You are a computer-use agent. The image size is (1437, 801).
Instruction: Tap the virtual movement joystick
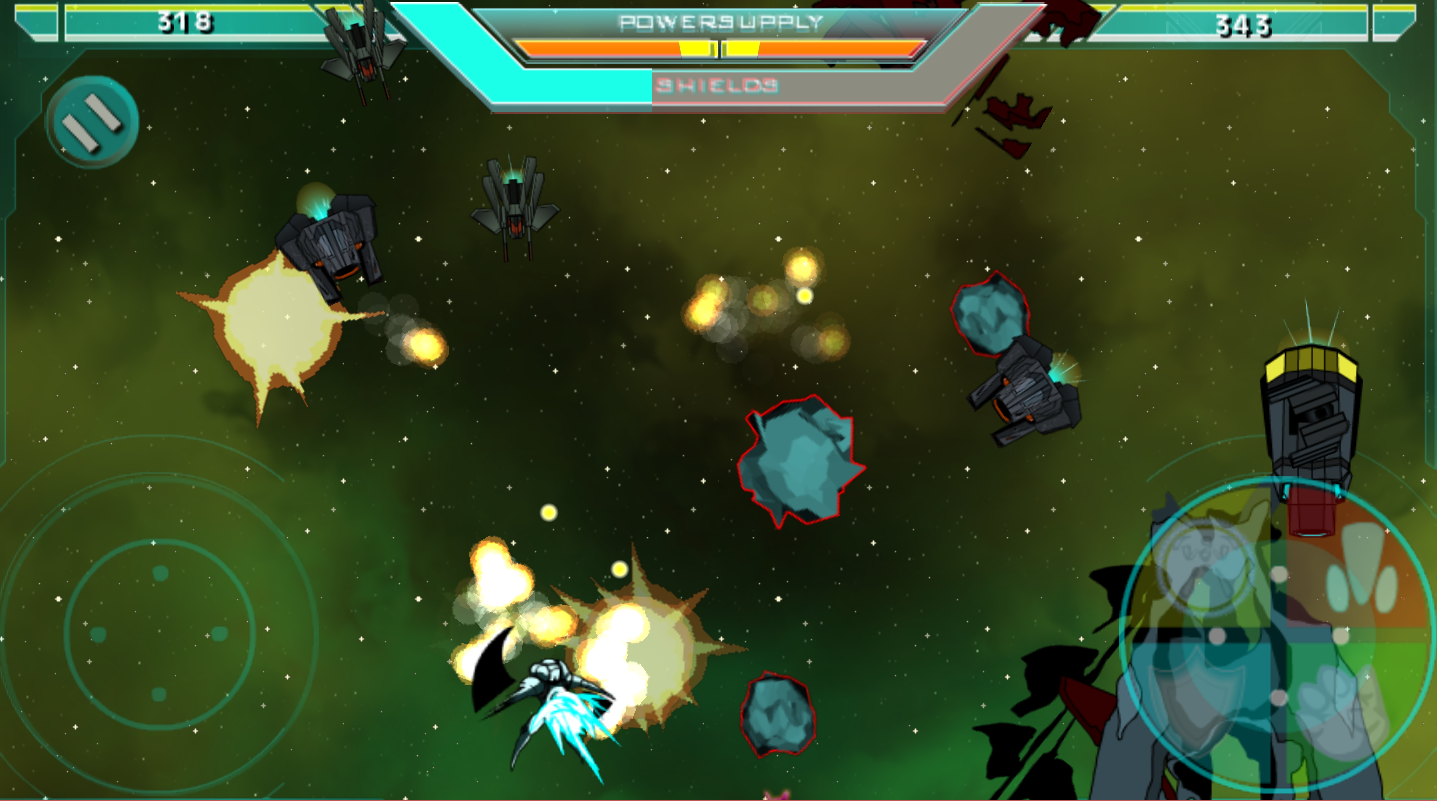click(x=159, y=633)
